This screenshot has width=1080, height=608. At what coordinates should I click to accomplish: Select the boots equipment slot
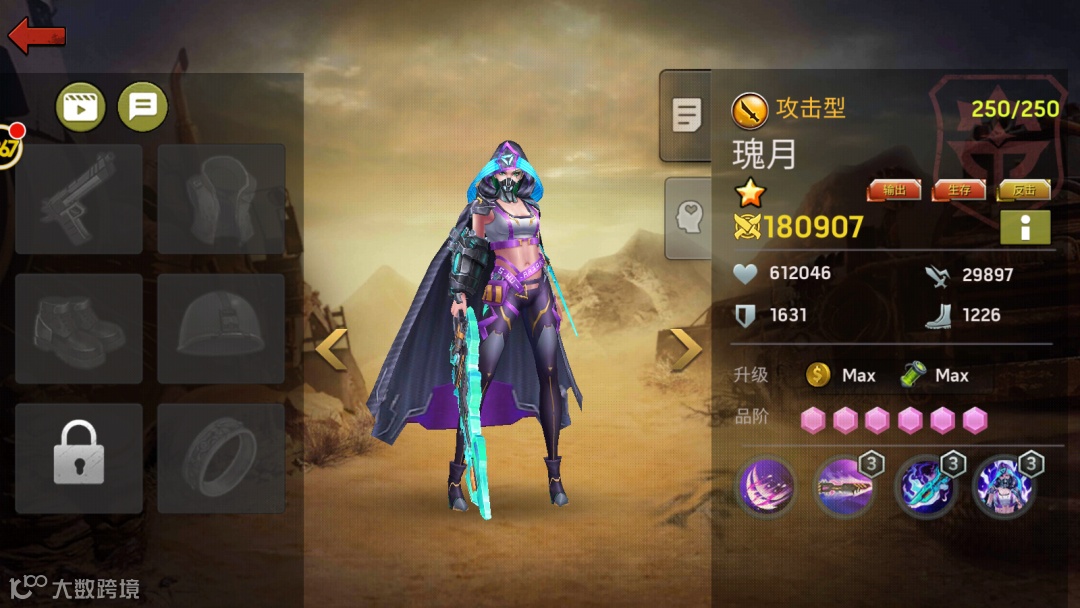pyautogui.click(x=79, y=328)
